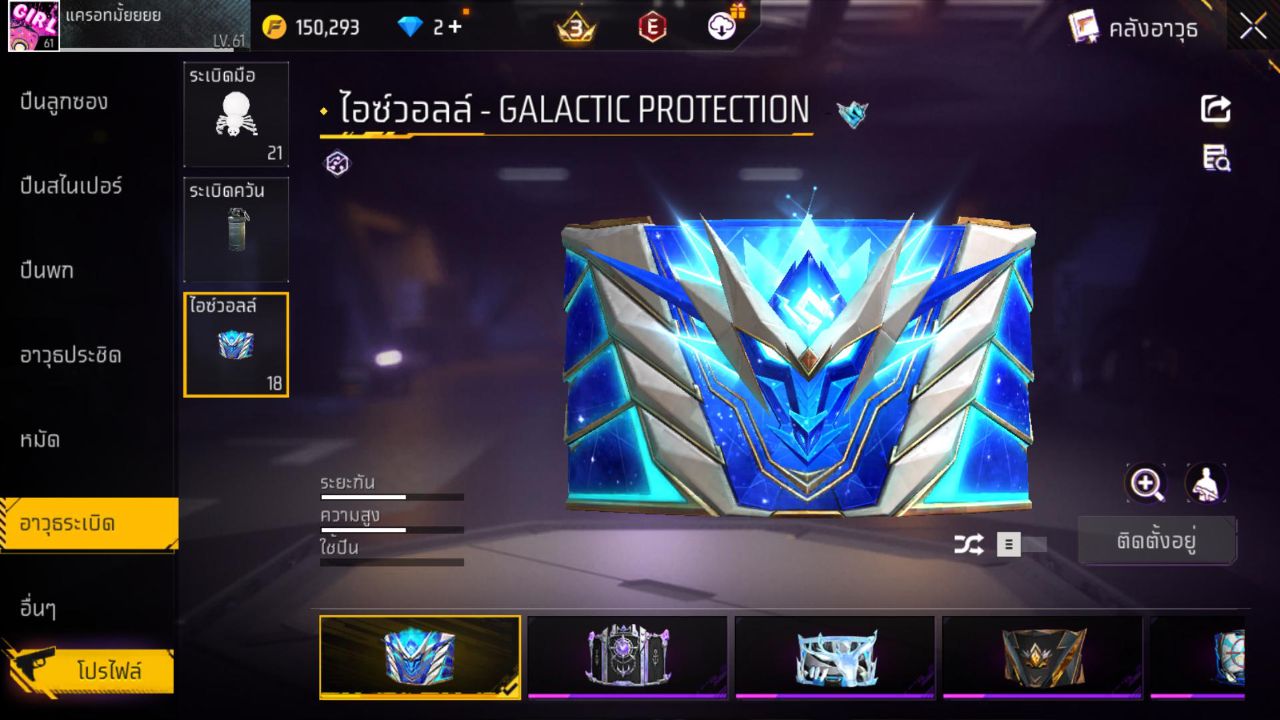Choose the purple black gloo wall skin
The height and width of the screenshot is (720, 1280).
coord(627,656)
